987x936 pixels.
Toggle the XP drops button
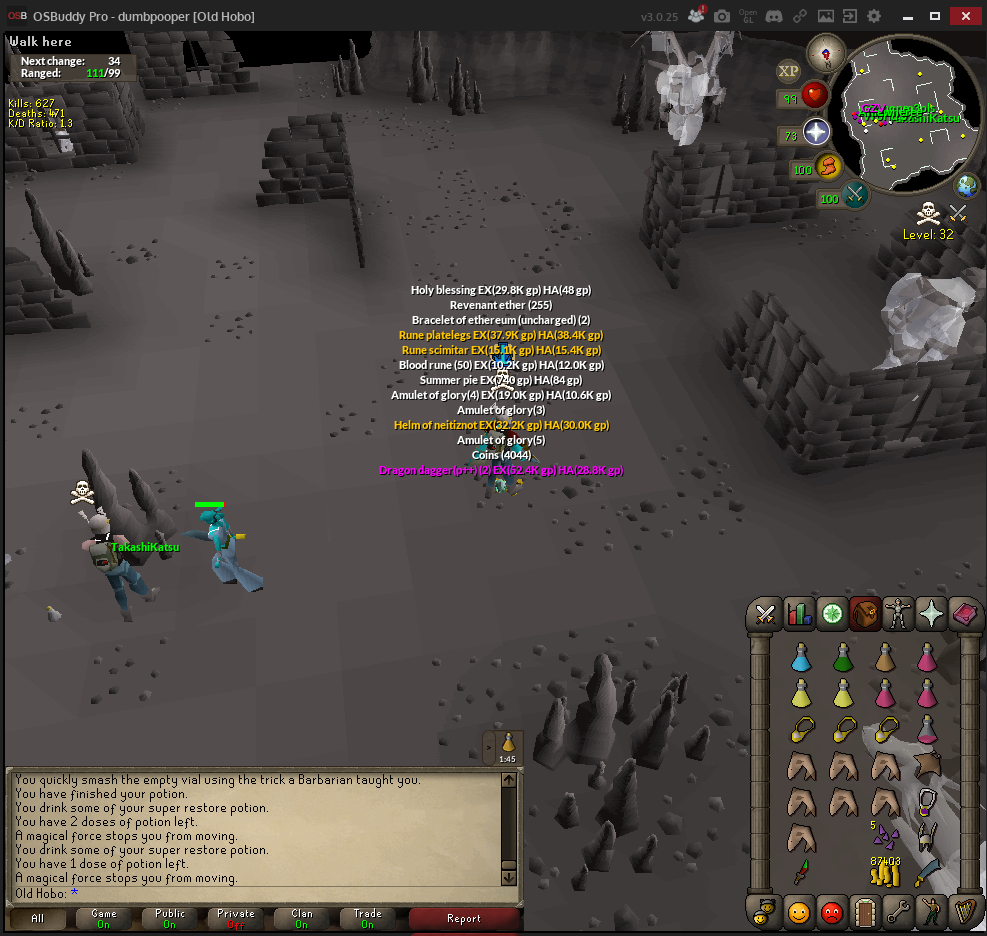pos(789,70)
